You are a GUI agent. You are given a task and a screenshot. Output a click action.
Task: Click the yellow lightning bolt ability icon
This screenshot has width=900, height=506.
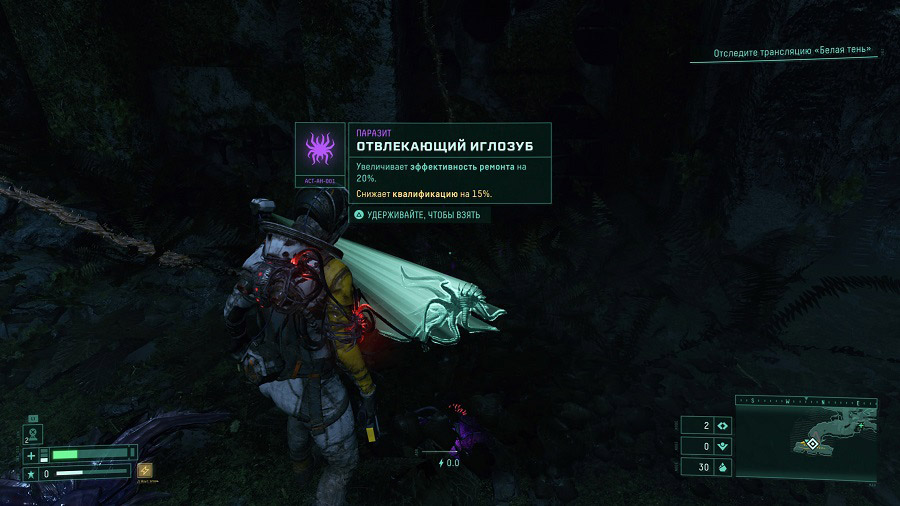(x=145, y=471)
